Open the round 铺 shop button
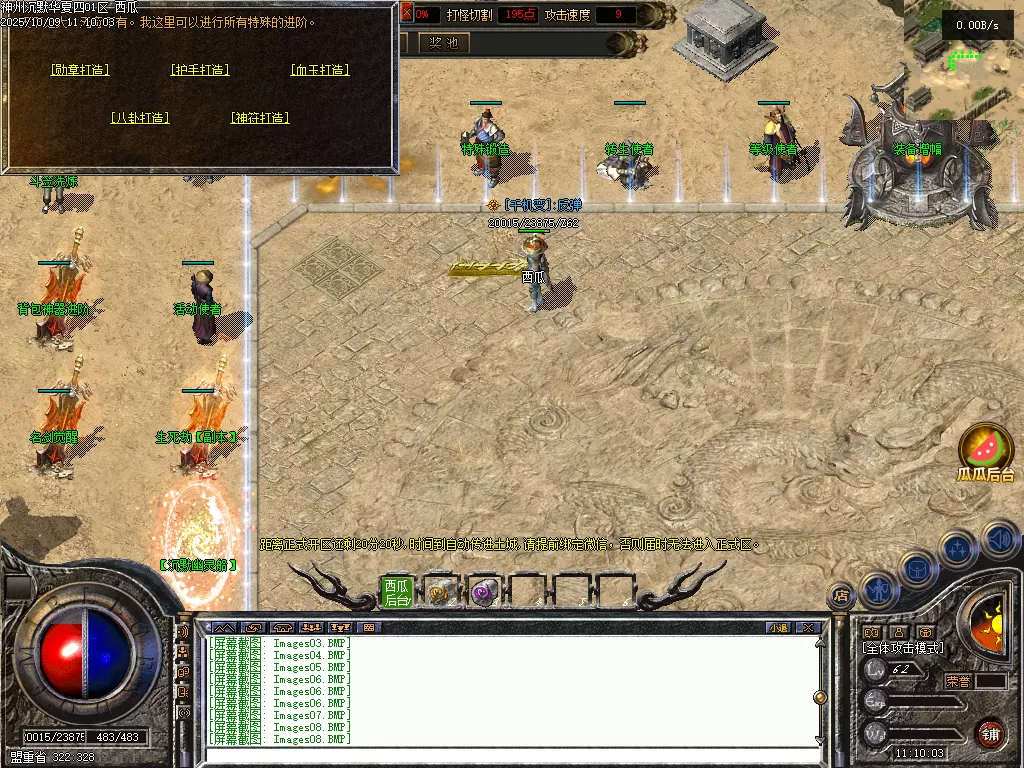 tap(990, 733)
